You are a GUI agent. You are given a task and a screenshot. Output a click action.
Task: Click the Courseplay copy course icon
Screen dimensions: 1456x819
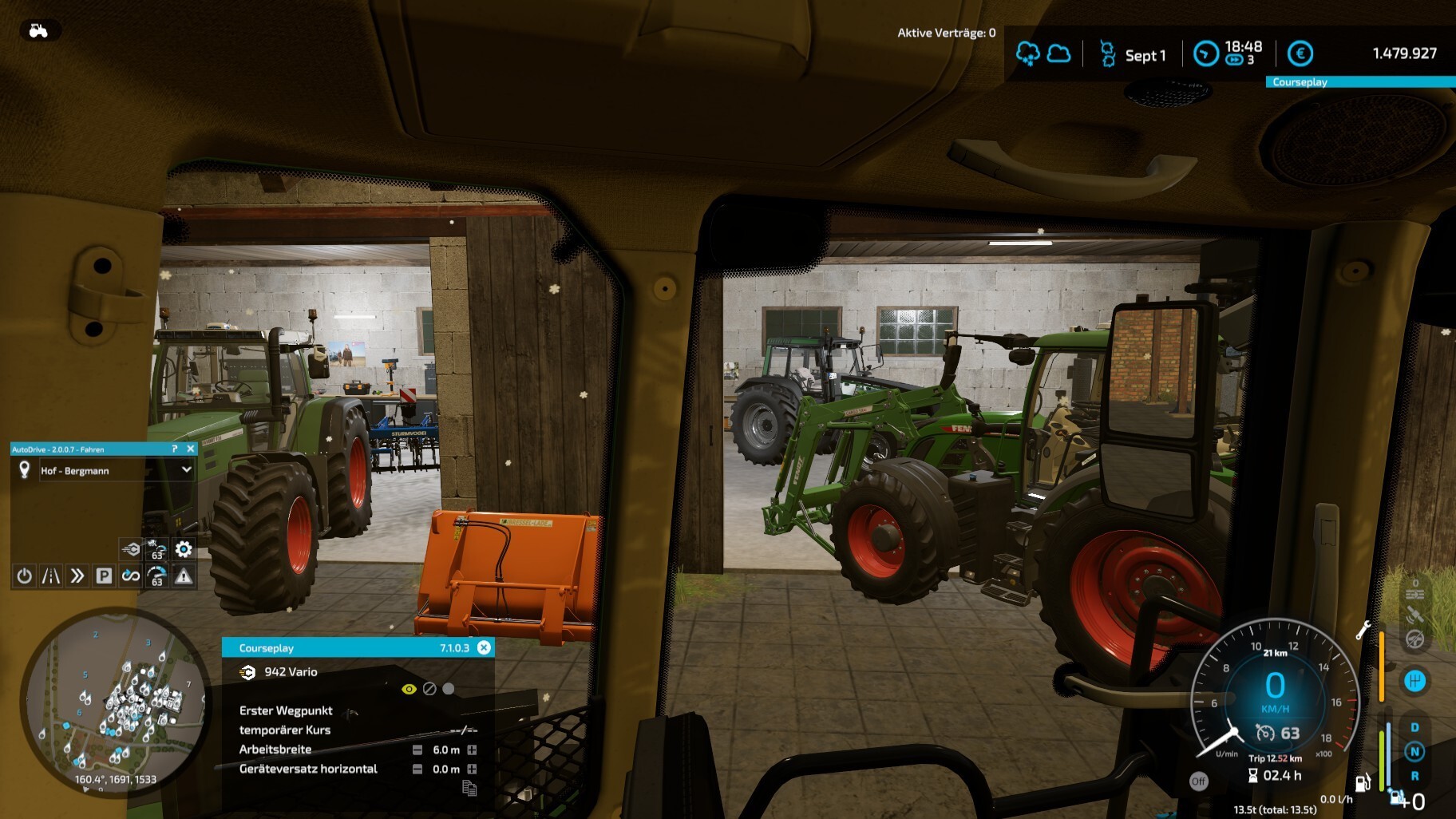click(469, 789)
